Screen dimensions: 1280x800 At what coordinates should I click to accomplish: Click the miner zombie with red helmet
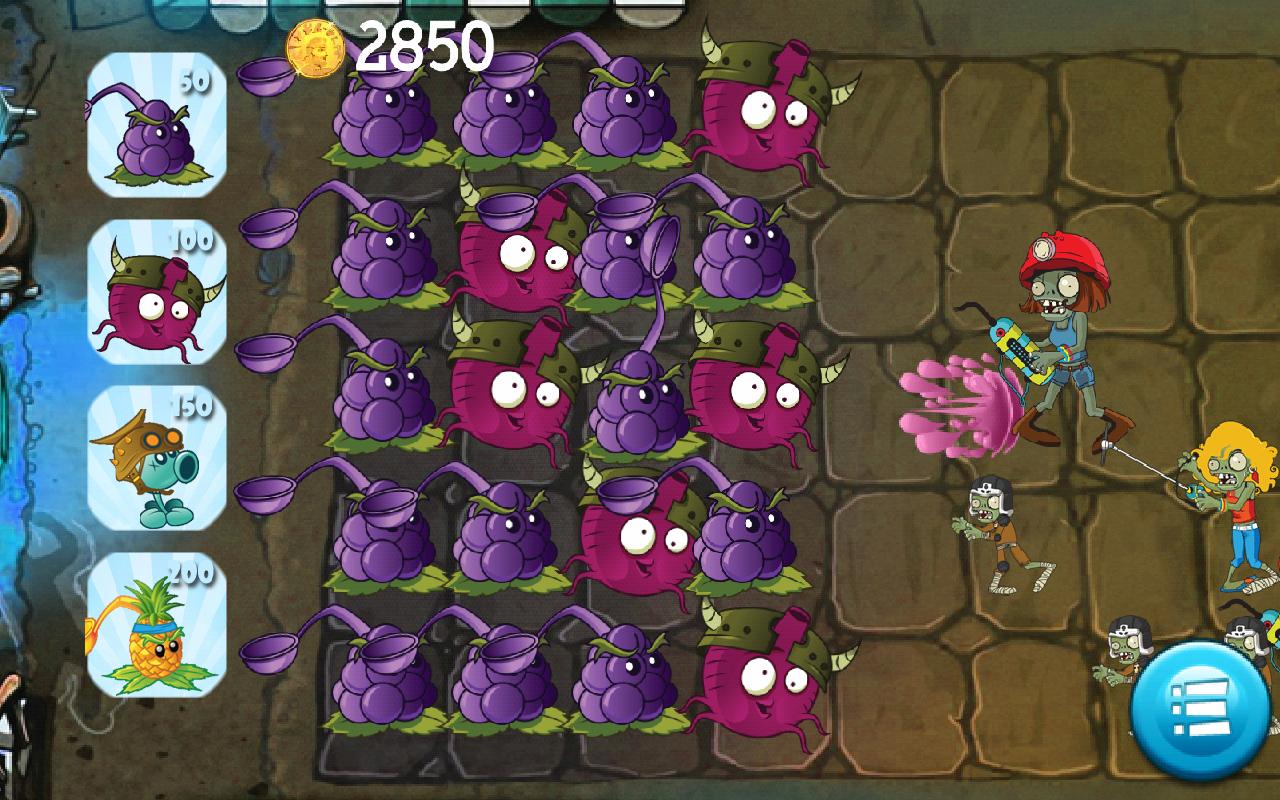pyautogui.click(x=1060, y=330)
